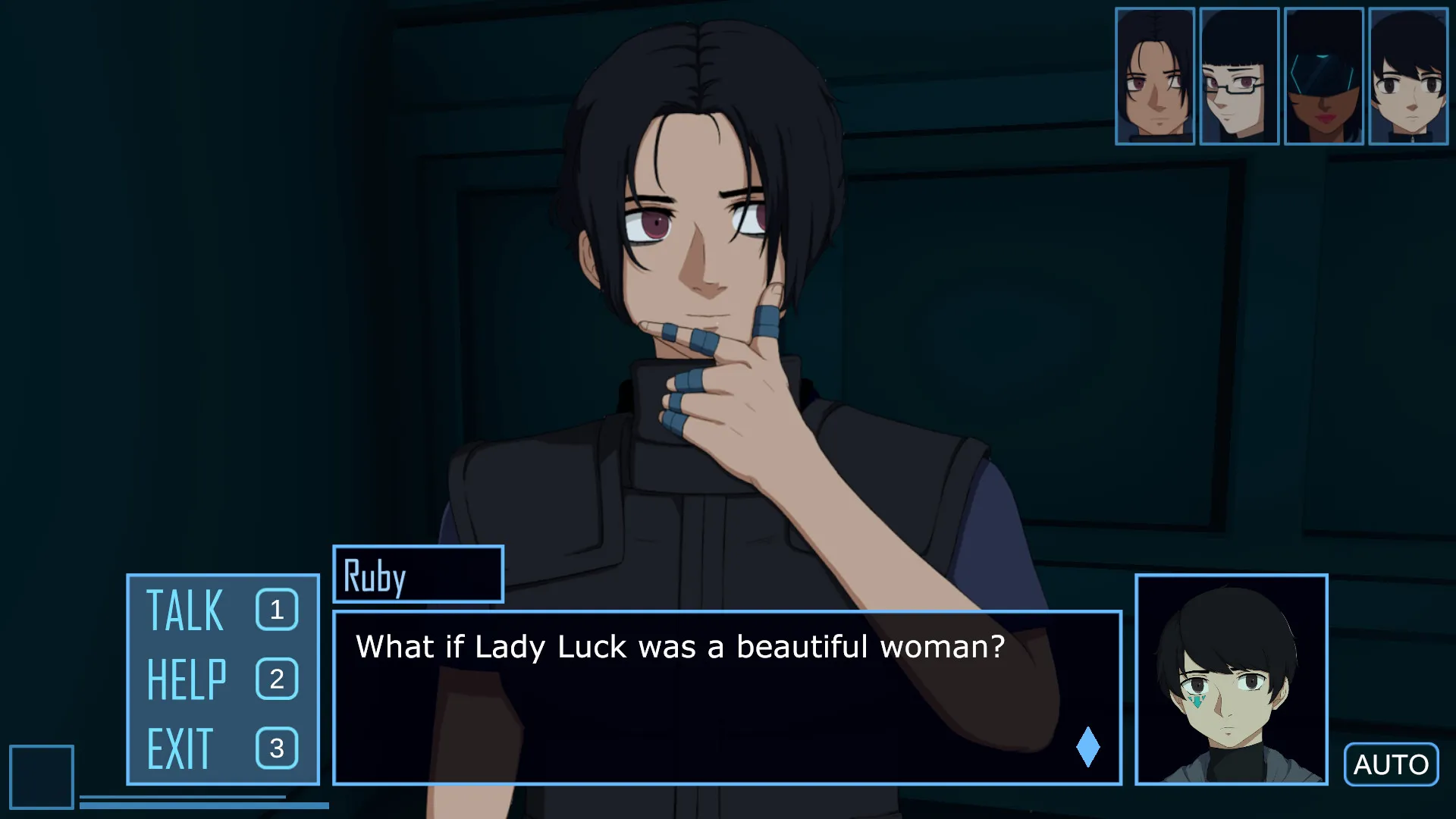Image resolution: width=1456 pixels, height=819 pixels.
Task: Select Ruby's portrait in the party row
Action: (1155, 76)
